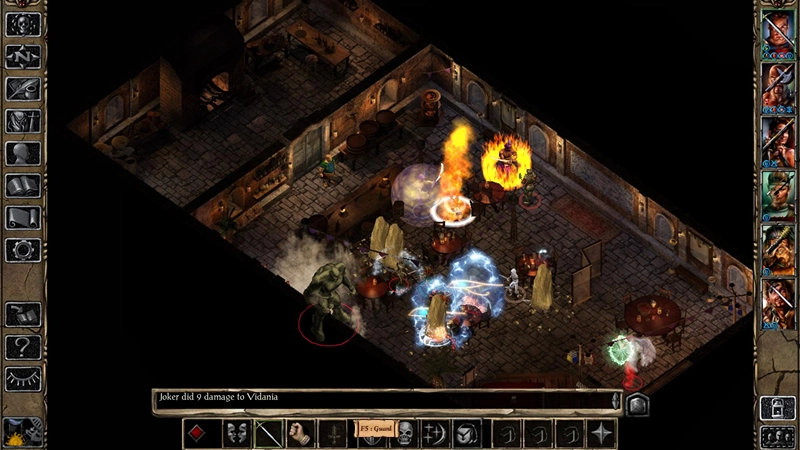This screenshot has width=800, height=450.
Task: Open the journal with the quill icon
Action: tap(23, 89)
